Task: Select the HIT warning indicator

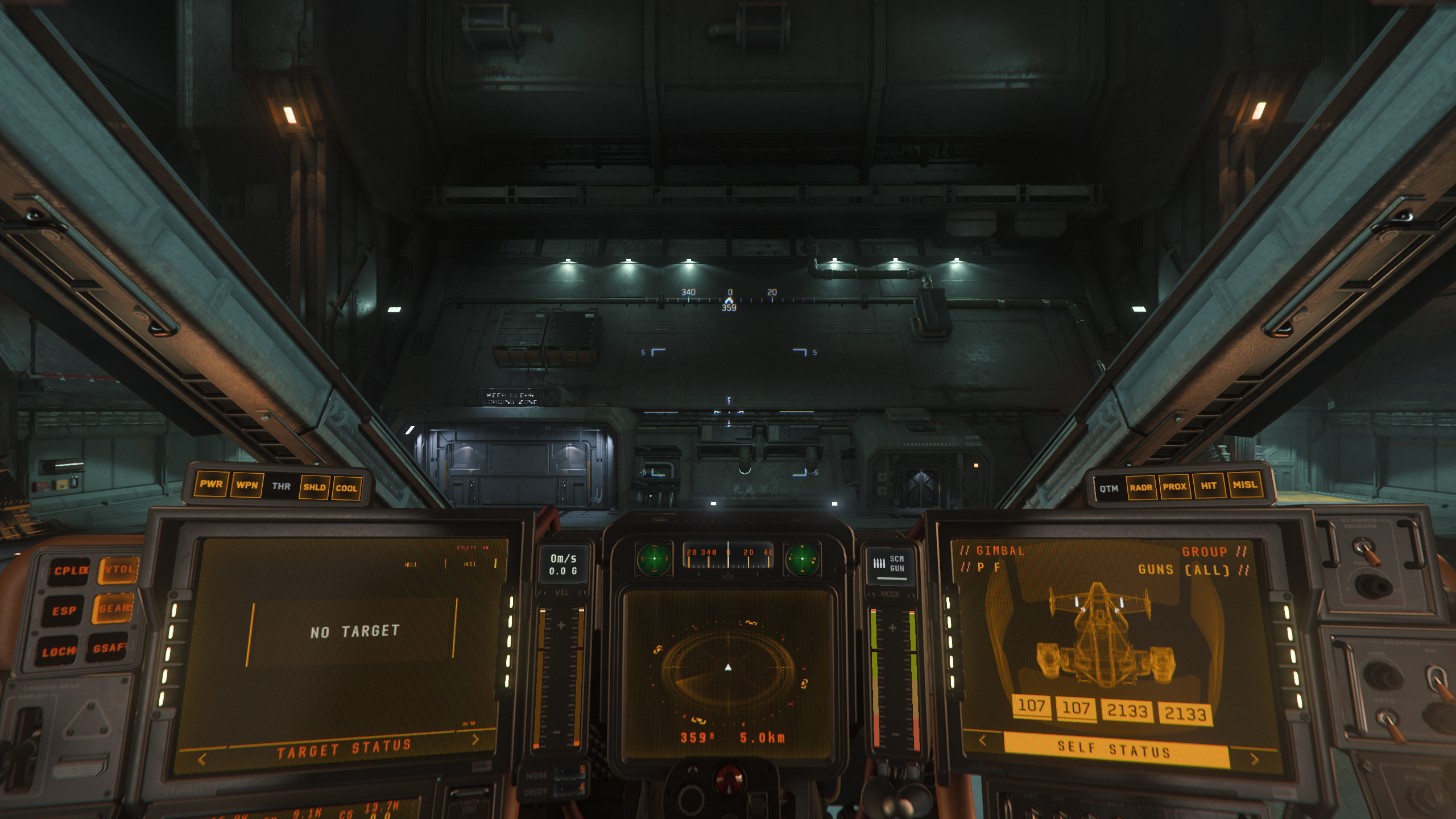Action: point(1209,486)
